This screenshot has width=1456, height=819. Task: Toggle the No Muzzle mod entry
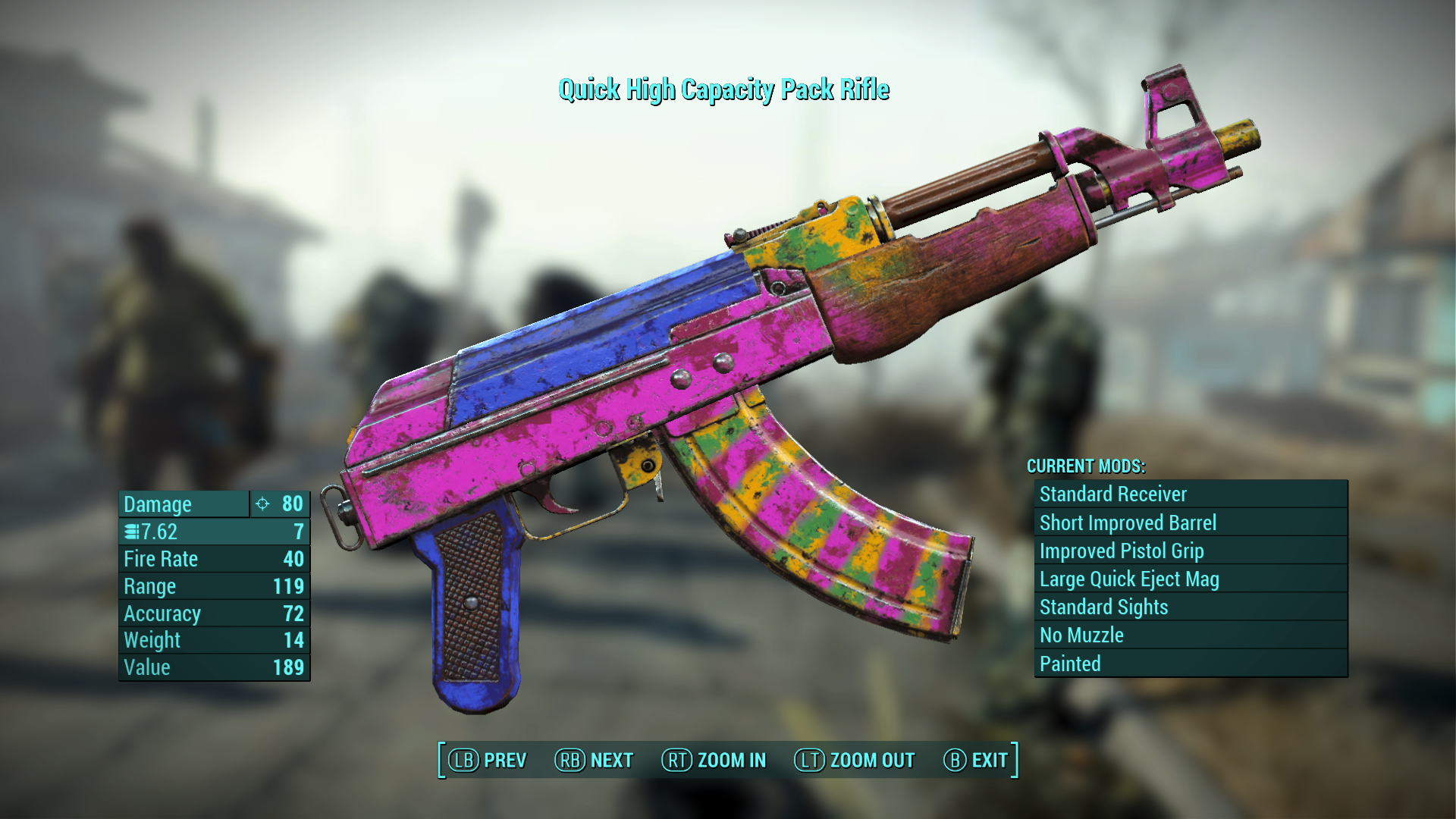[1189, 635]
